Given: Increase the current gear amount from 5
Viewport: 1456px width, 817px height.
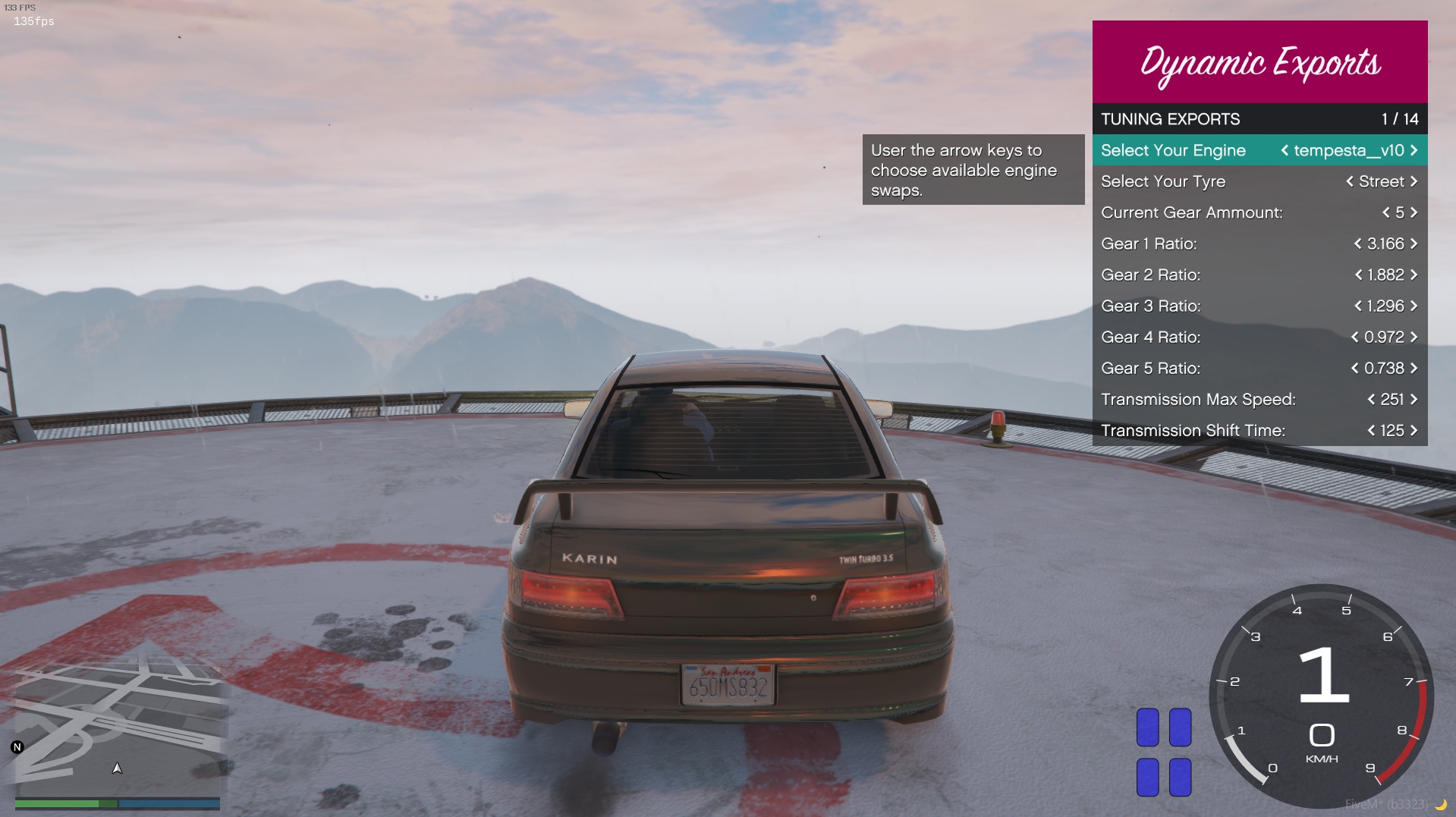Looking at the screenshot, I should (1414, 212).
